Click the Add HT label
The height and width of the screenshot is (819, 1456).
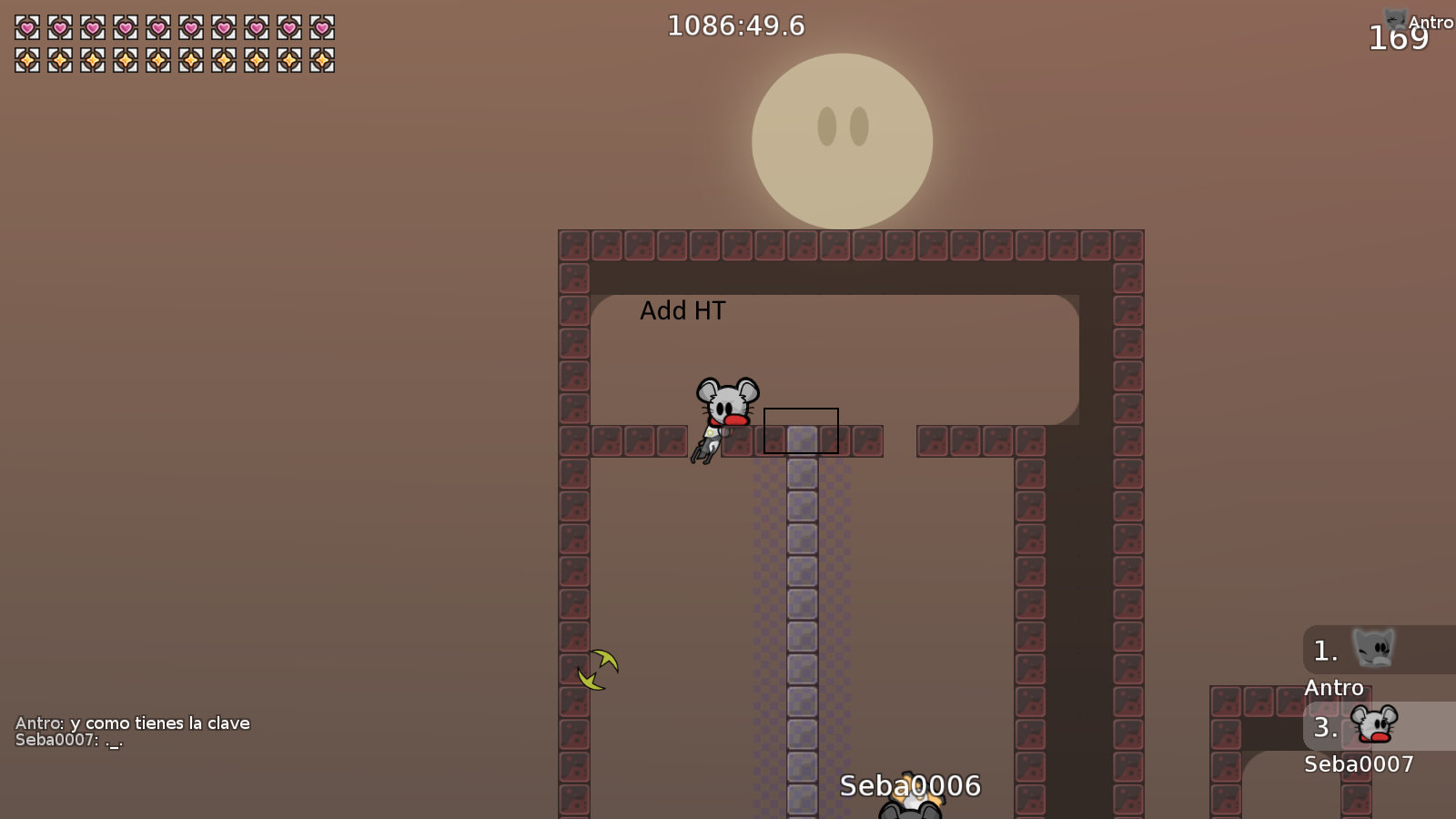tap(683, 310)
